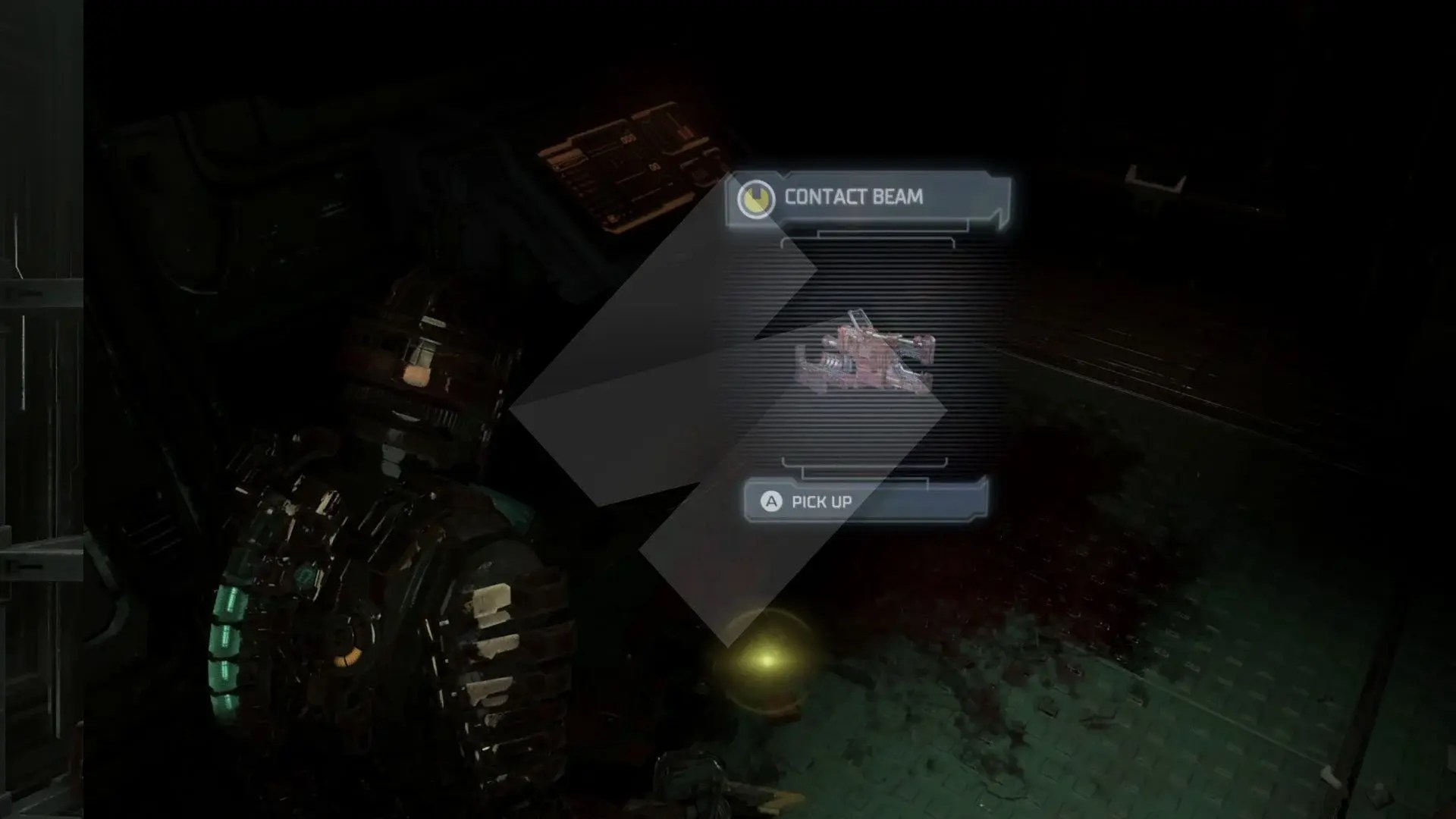Toggle the A button glyph on the prompt

[x=770, y=501]
